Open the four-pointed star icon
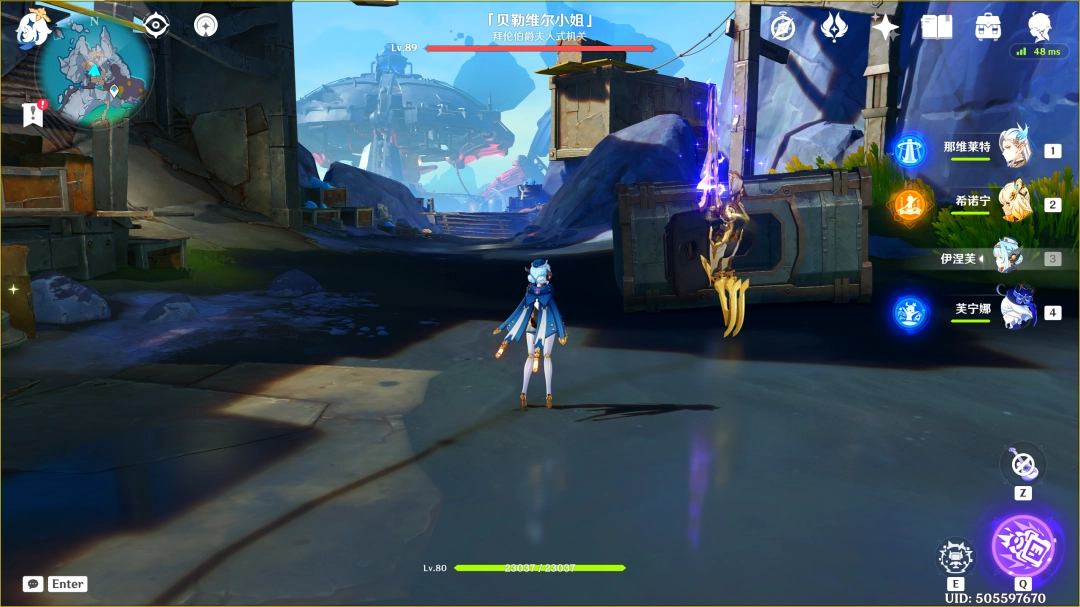This screenshot has height=607, width=1080. 885,27
